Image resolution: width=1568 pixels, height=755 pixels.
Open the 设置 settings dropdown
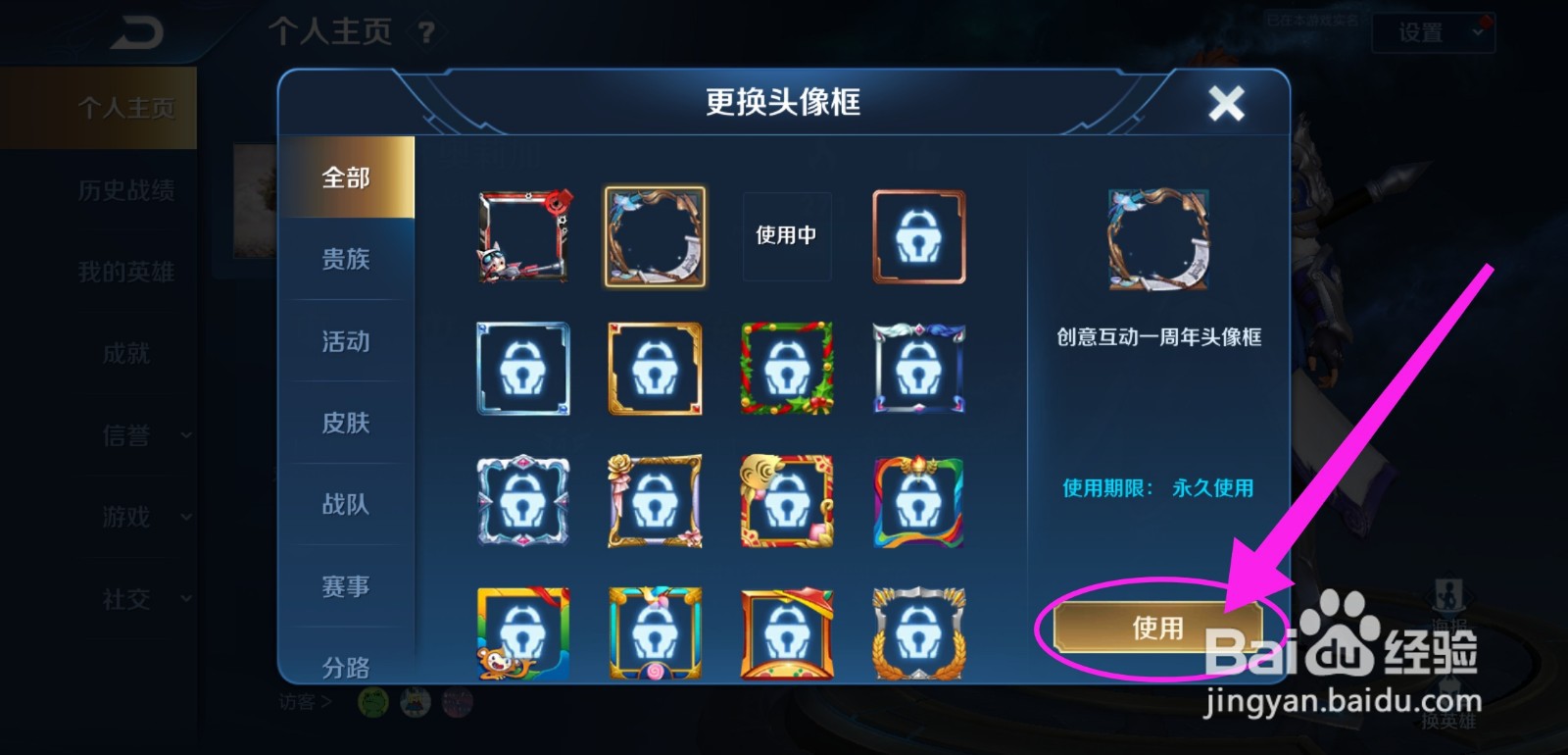pos(1433,32)
